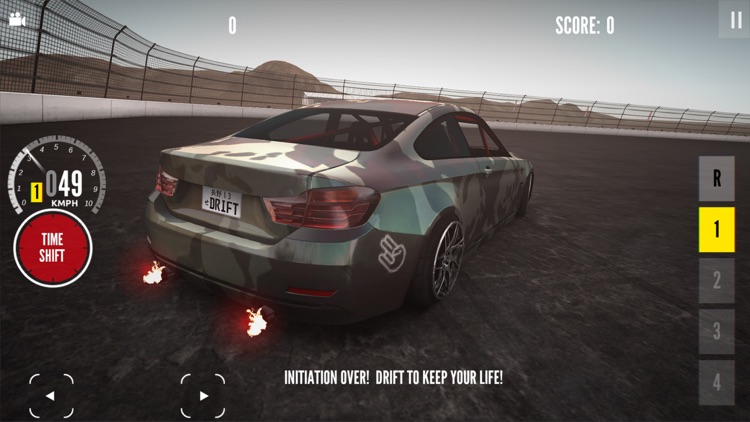The height and width of the screenshot is (422, 750).
Task: Switch camera view using the camera icon
Action: coord(16,19)
